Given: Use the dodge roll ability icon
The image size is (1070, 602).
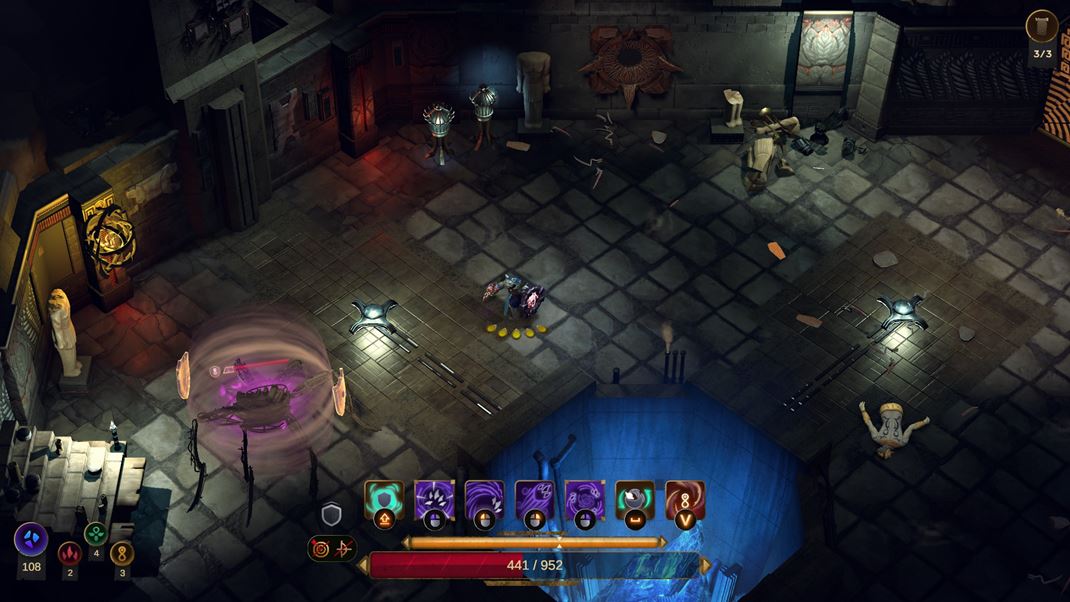Looking at the screenshot, I should pyautogui.click(x=634, y=499).
